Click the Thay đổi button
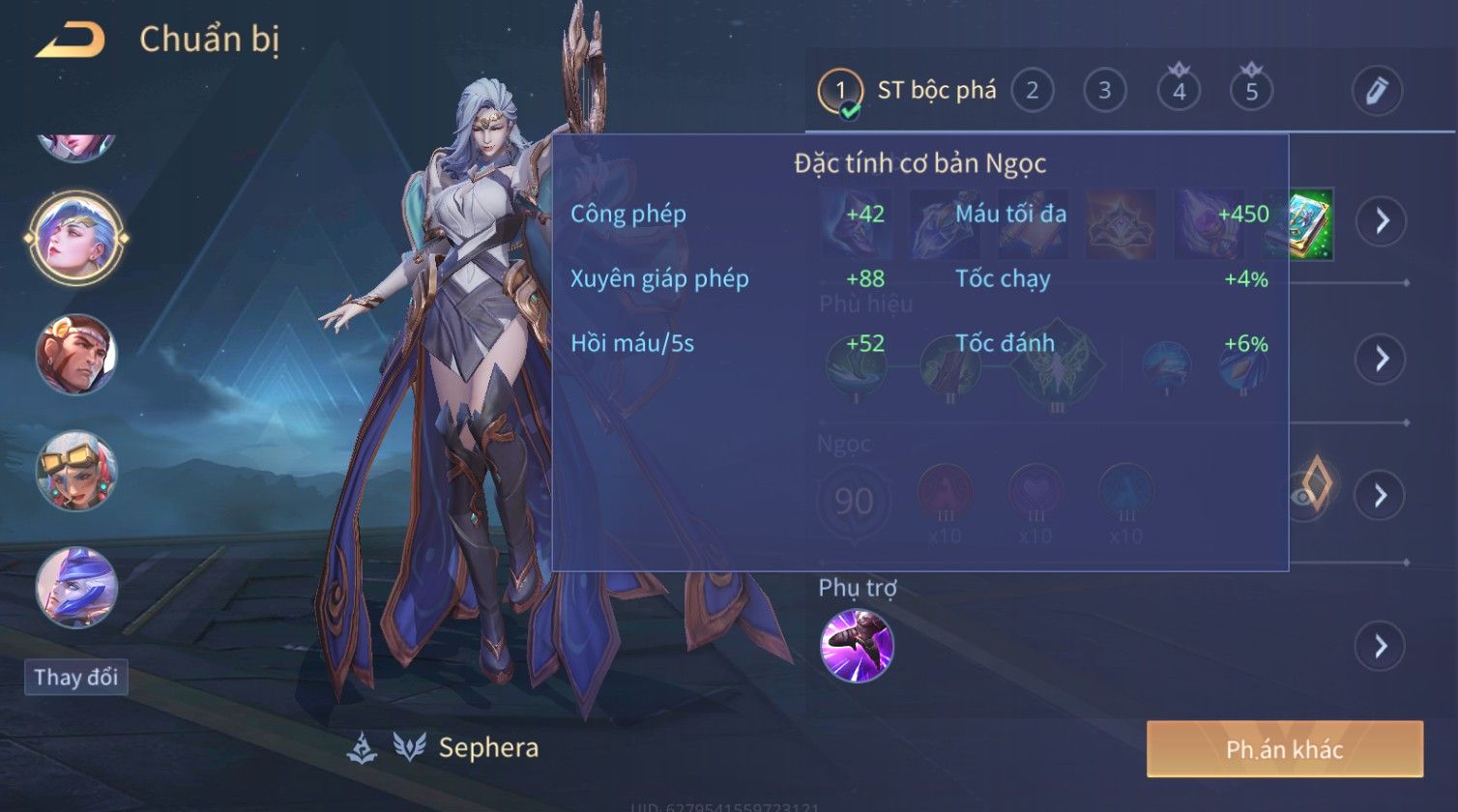The width and height of the screenshot is (1458, 812). (76, 677)
